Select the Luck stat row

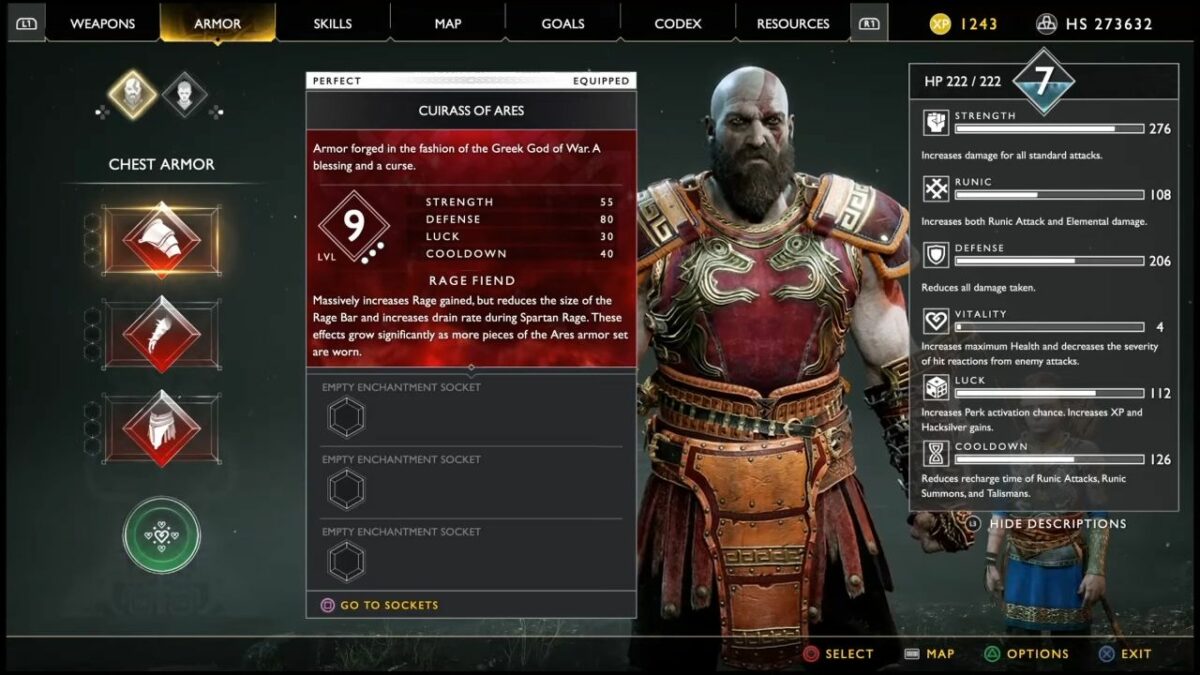click(x=1034, y=392)
